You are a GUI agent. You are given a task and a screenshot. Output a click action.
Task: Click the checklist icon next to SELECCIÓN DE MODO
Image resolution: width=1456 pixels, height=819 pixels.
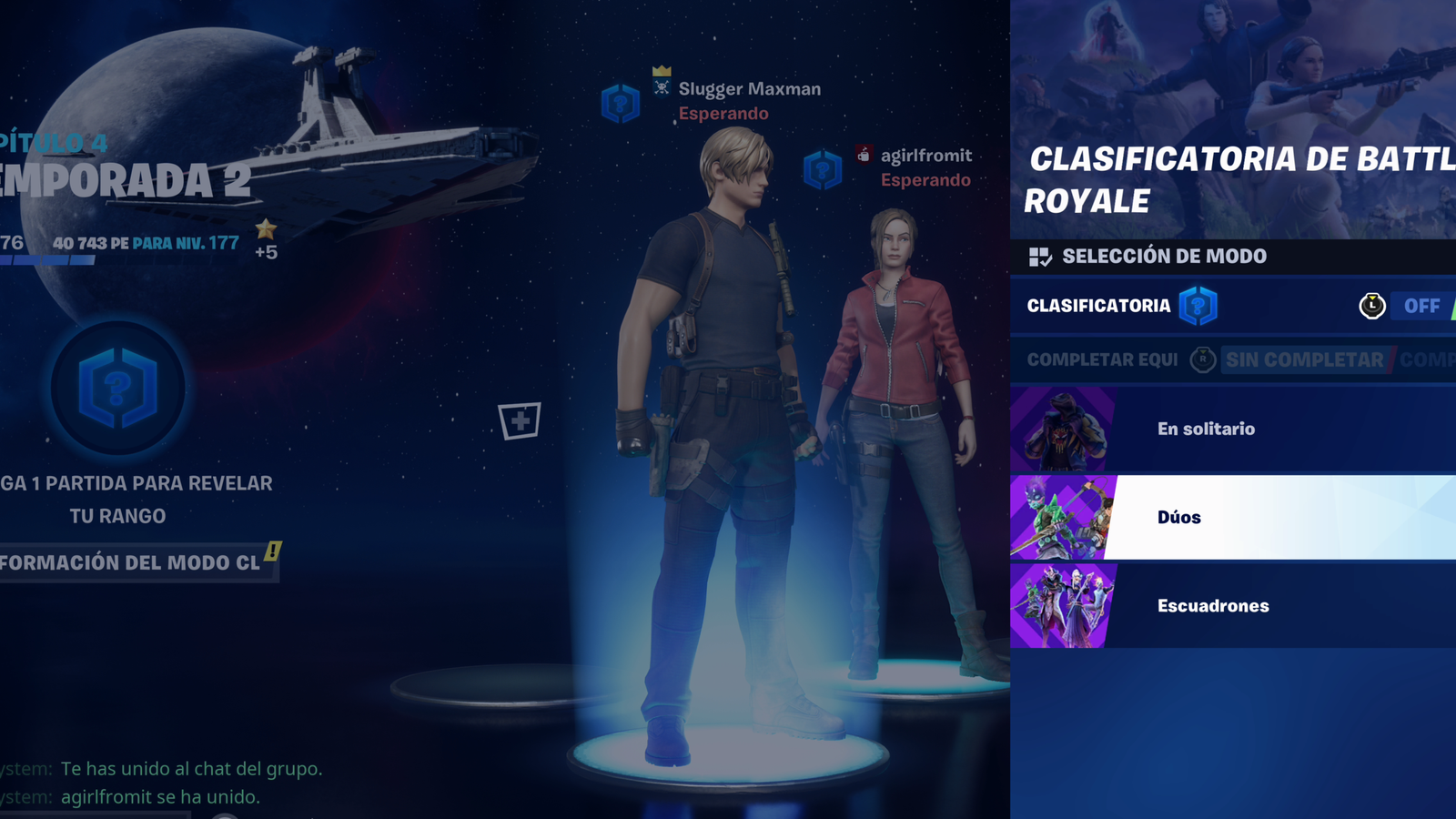1038,256
